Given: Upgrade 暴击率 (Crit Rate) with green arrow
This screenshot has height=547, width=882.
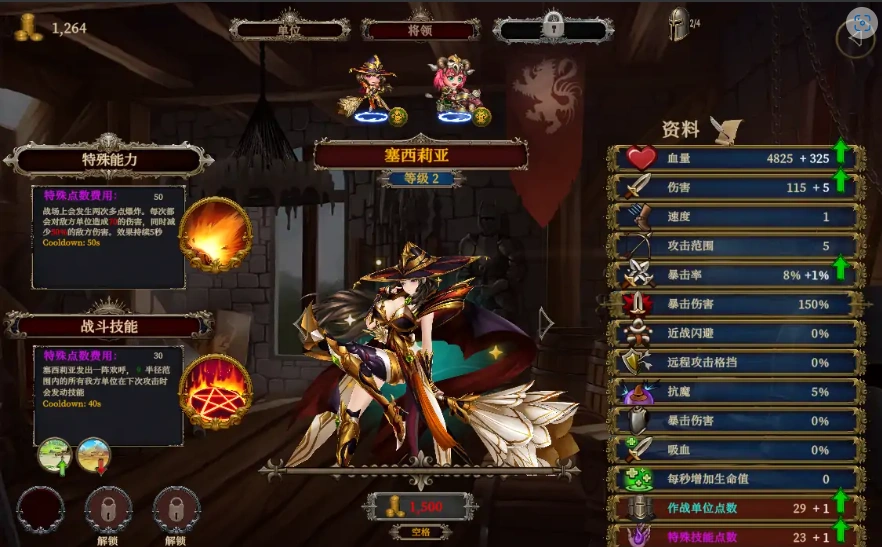Looking at the screenshot, I should pos(840,269).
